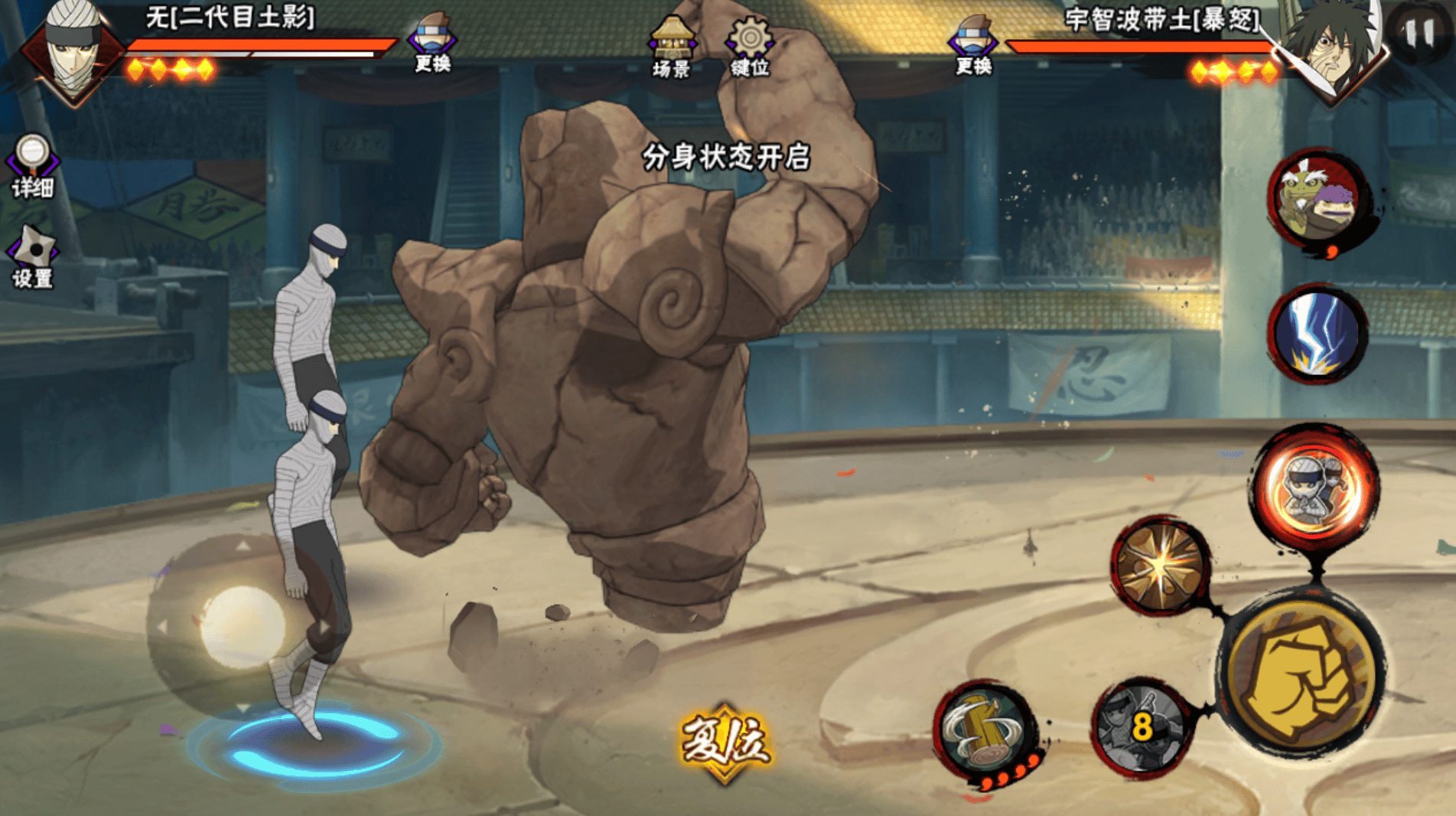Cast the golden burst skill
1456x816 pixels.
coord(1161,565)
